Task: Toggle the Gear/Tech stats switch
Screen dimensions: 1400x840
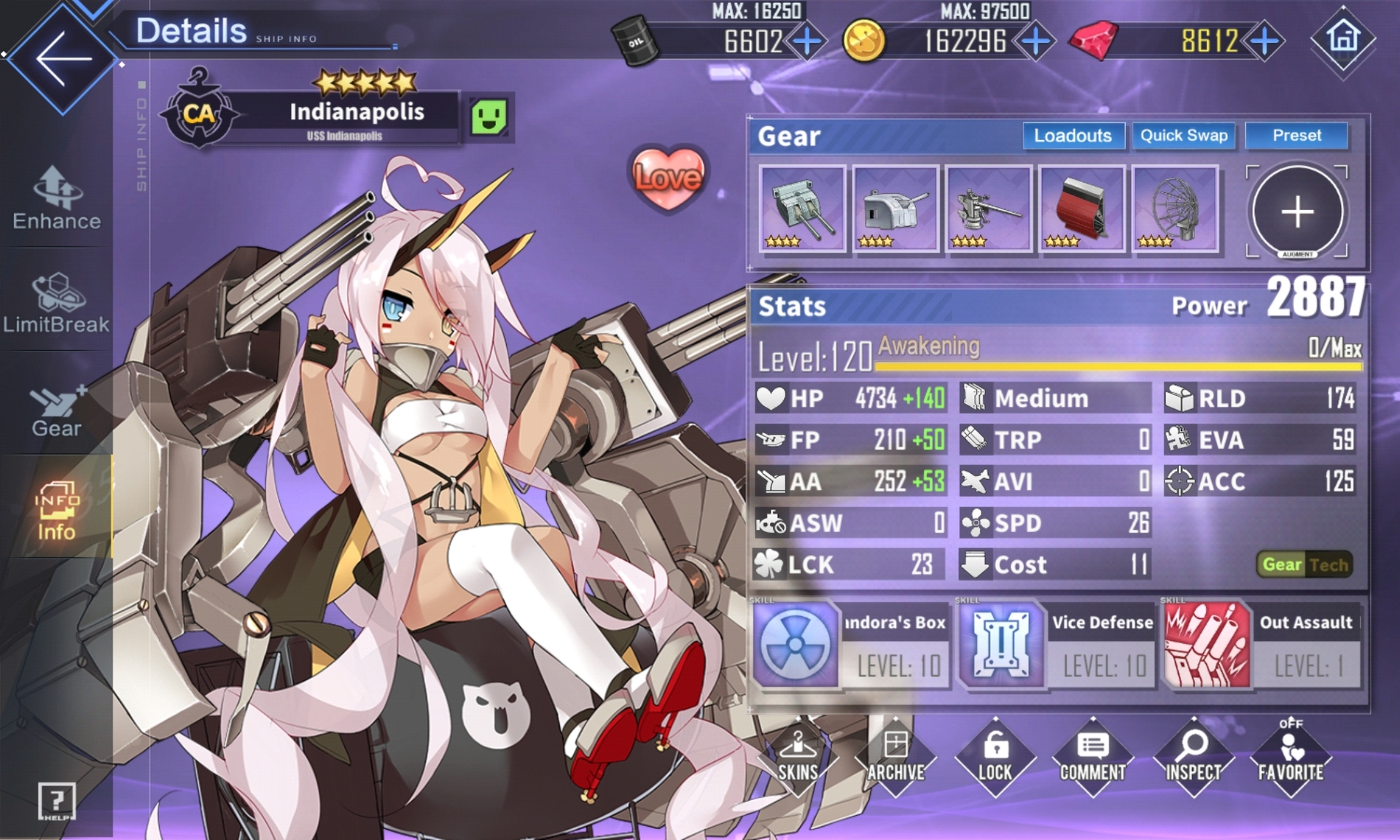Action: pyautogui.click(x=1304, y=564)
